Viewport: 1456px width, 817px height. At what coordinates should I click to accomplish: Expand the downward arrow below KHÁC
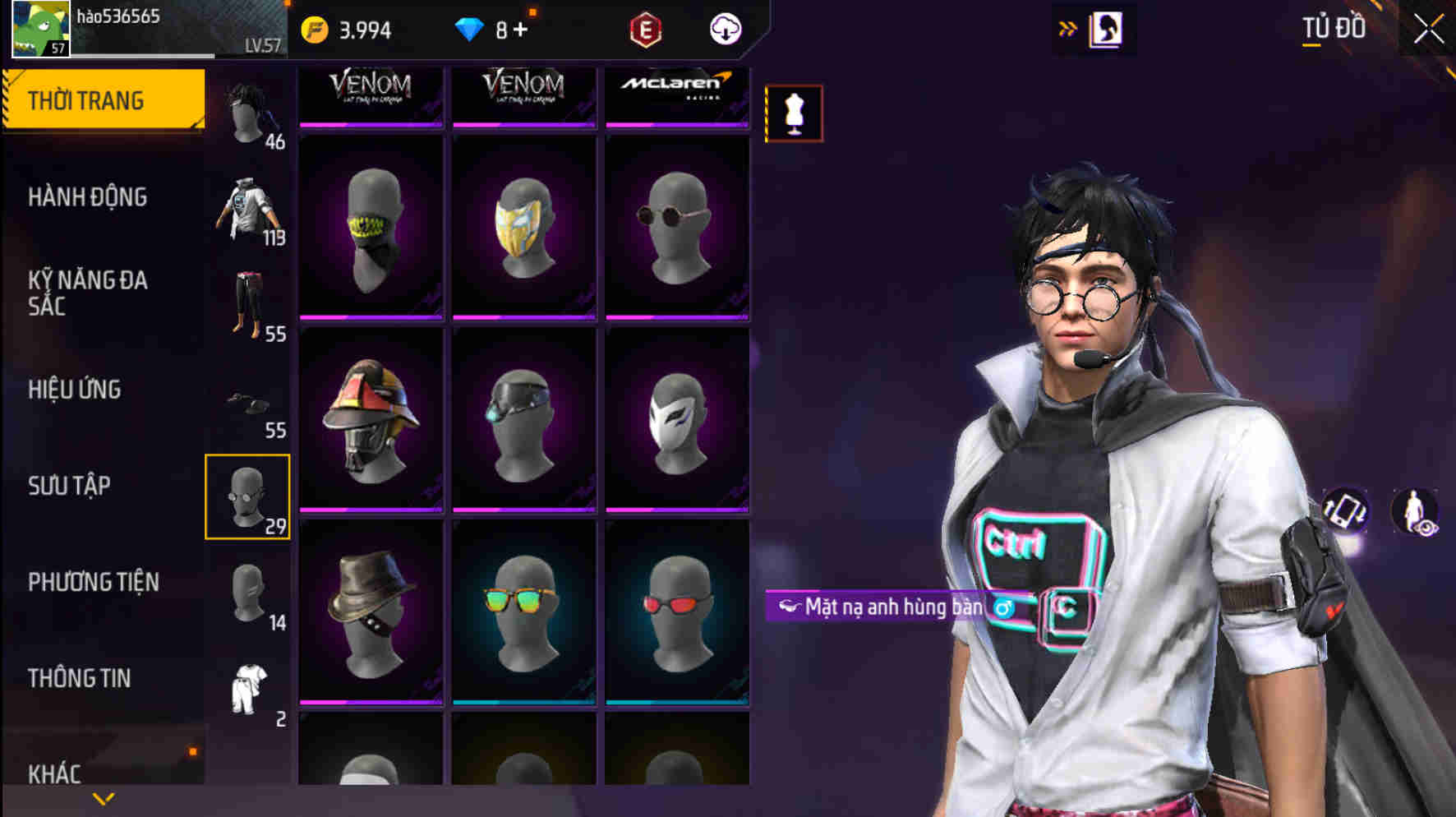click(x=103, y=799)
